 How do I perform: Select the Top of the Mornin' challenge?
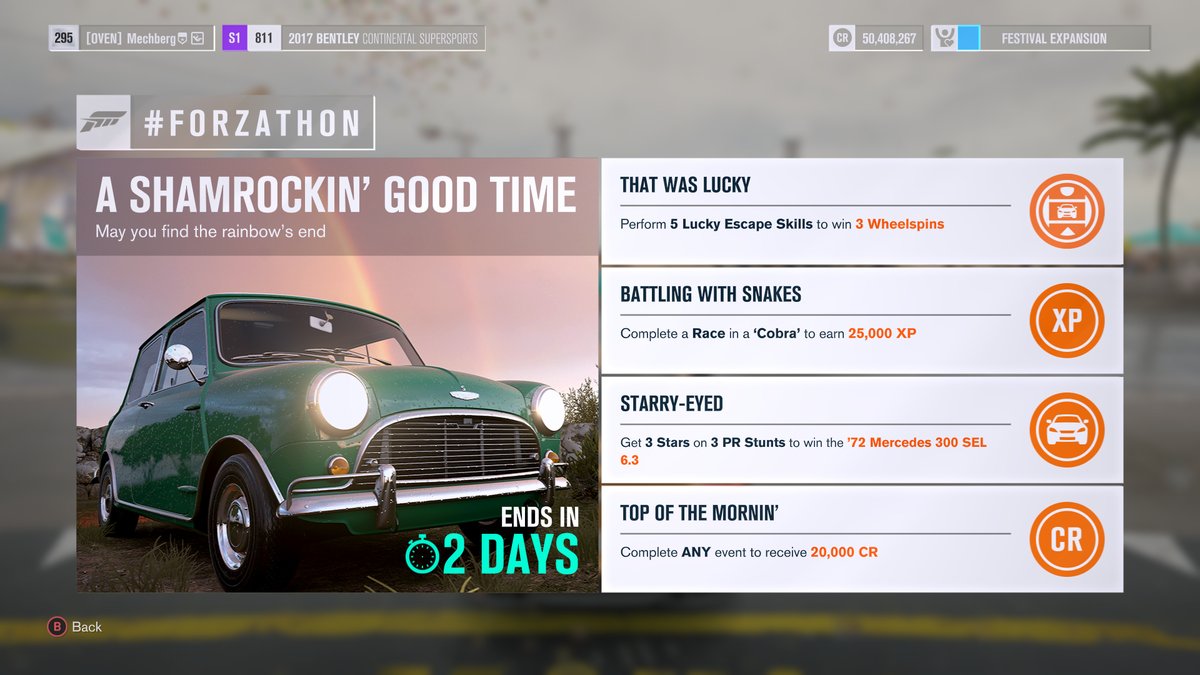pos(815,539)
